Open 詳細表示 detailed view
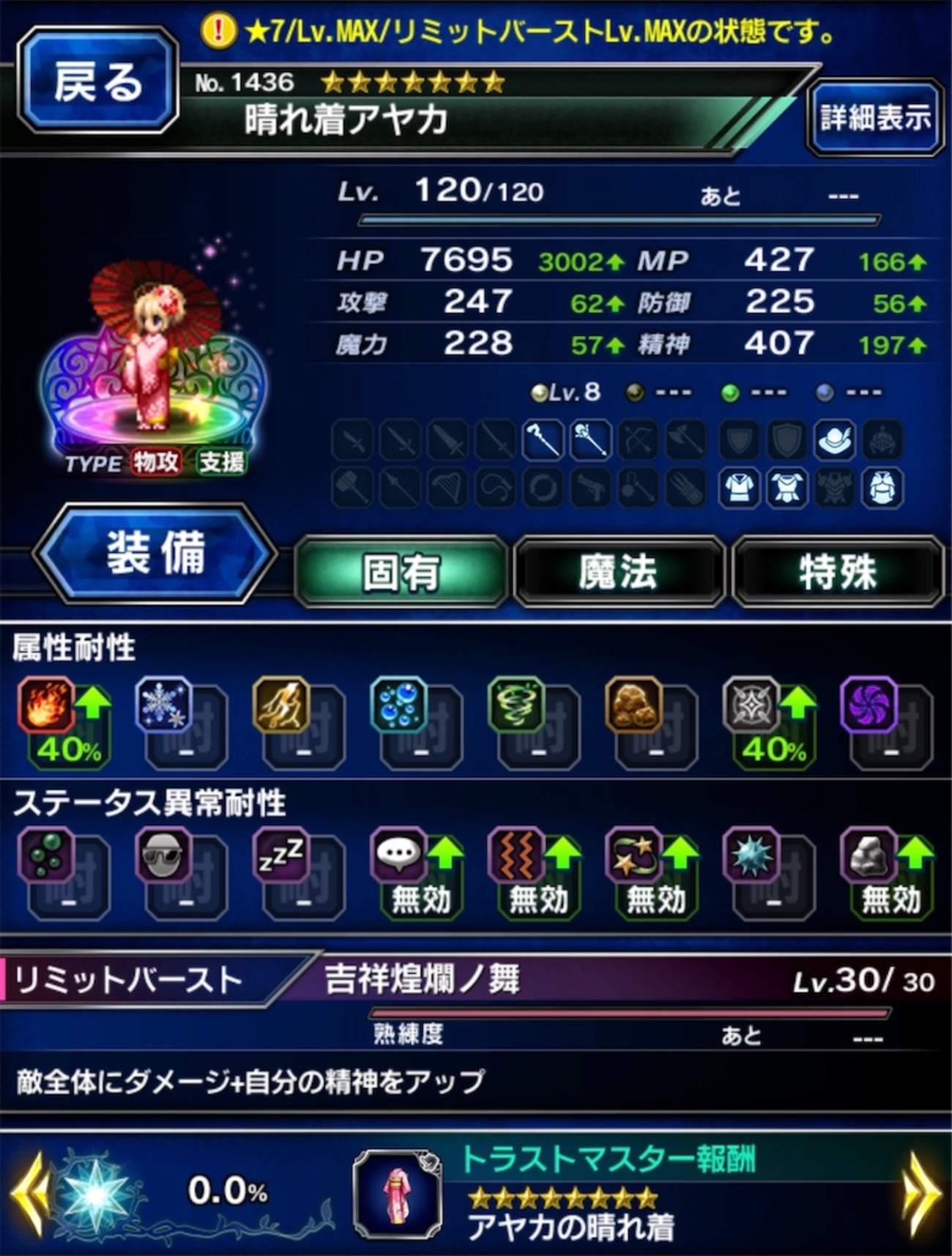The image size is (952, 1256). click(x=873, y=119)
